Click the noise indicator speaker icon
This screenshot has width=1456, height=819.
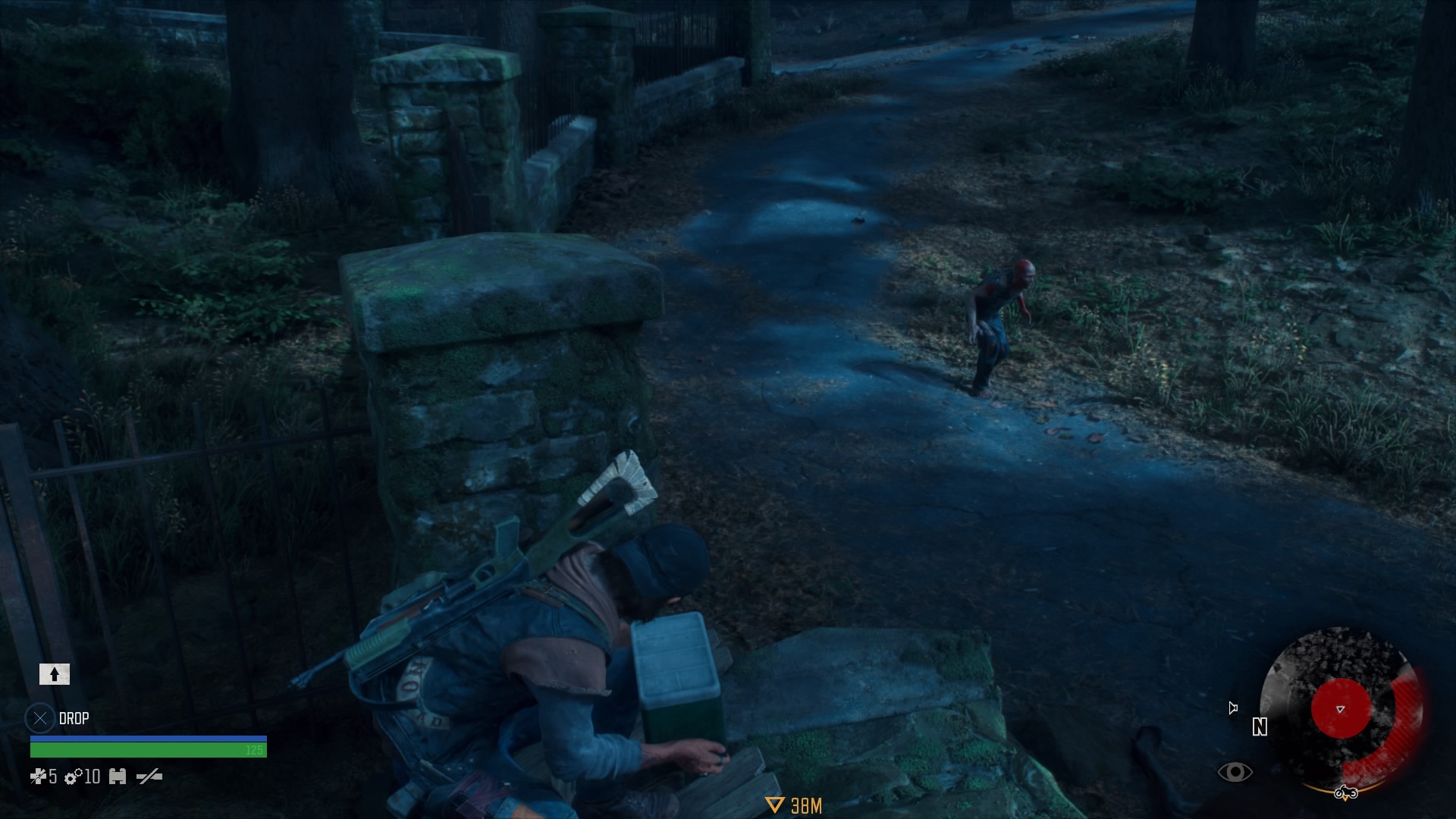pos(1233,708)
